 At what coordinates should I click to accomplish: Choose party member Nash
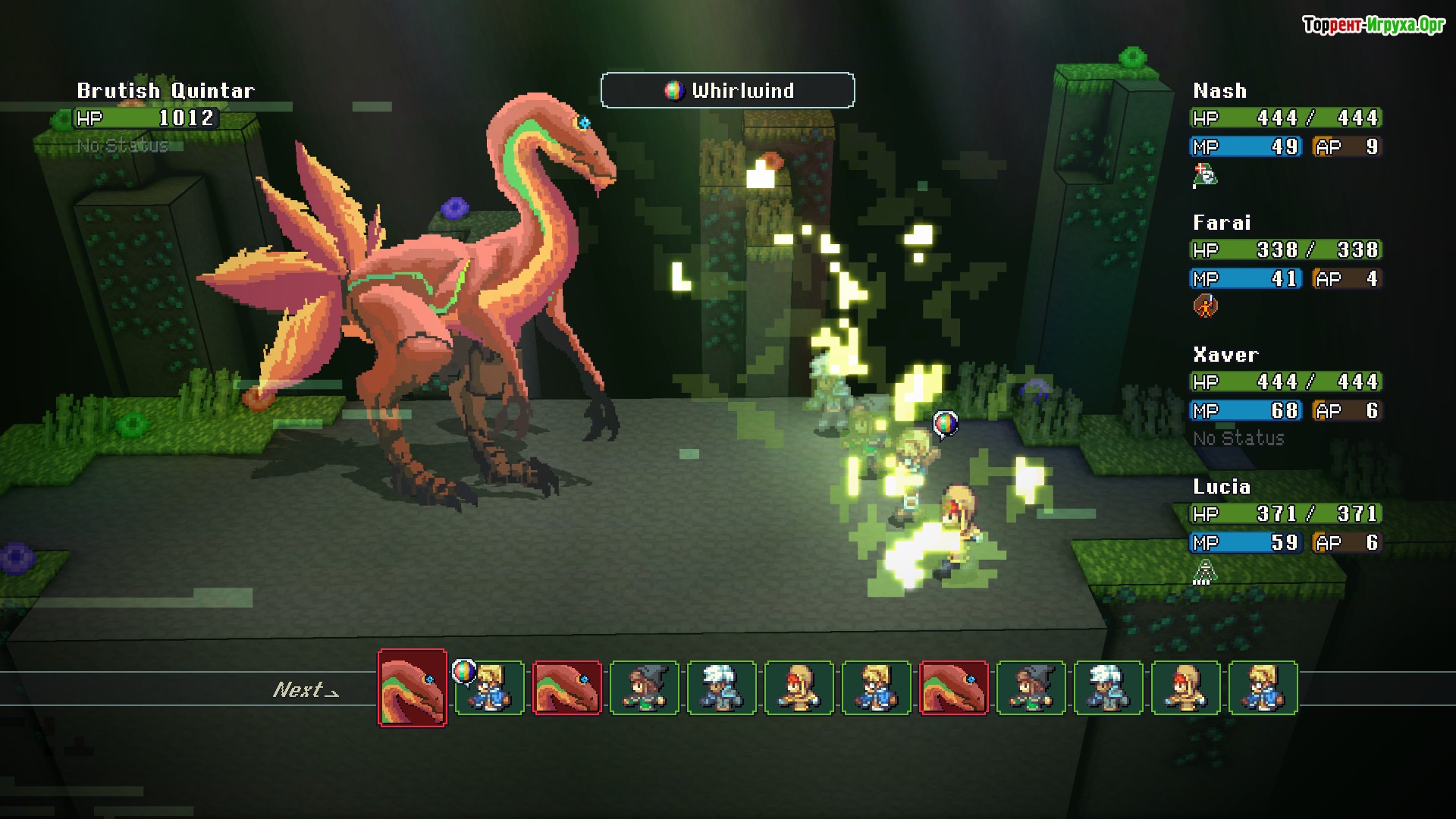tap(1219, 91)
